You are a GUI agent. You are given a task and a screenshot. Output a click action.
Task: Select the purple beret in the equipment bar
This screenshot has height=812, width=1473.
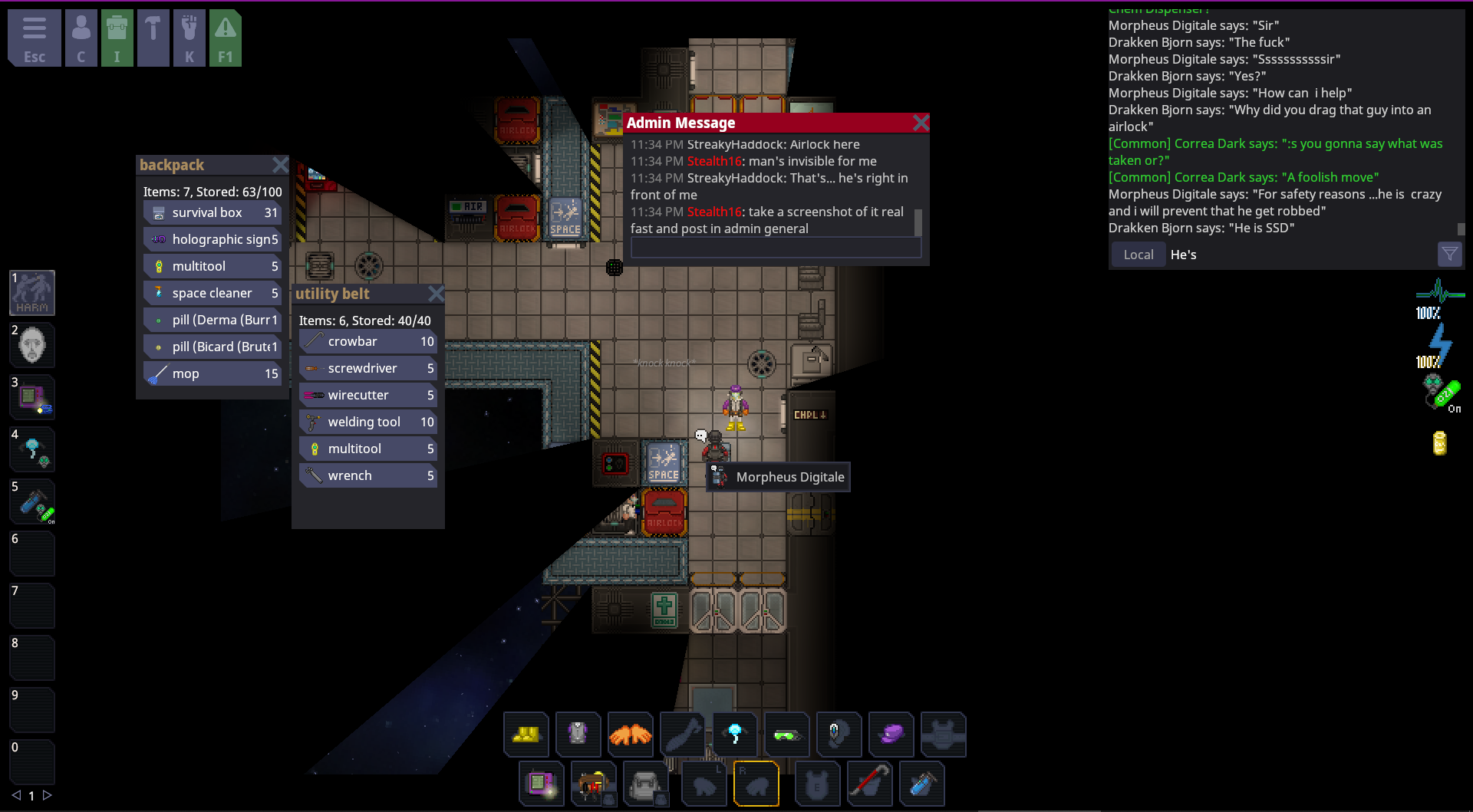[x=891, y=735]
